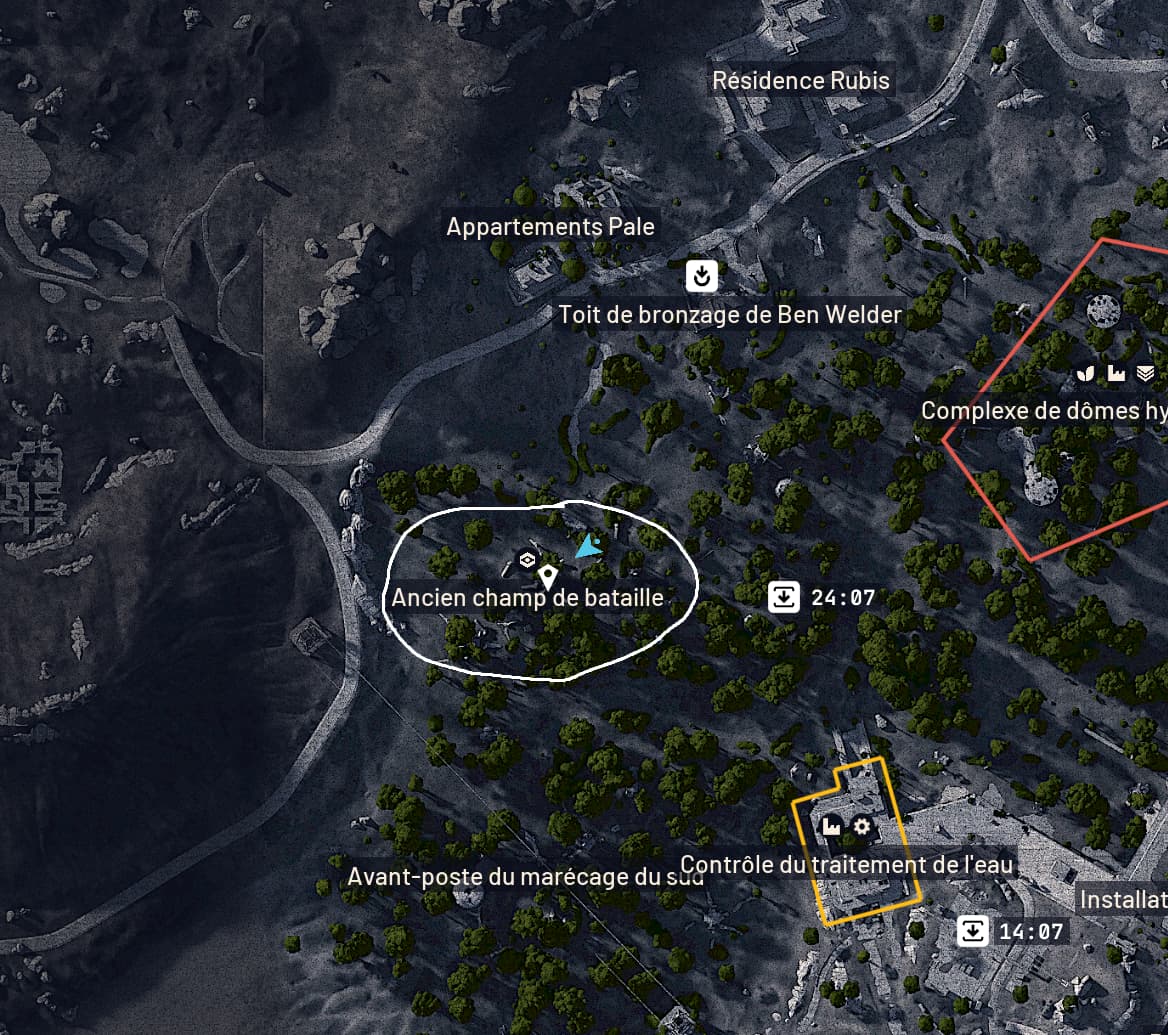This screenshot has height=1035, width=1168.
Task: Click the Ancien champ de bataille label
Action: [x=528, y=598]
